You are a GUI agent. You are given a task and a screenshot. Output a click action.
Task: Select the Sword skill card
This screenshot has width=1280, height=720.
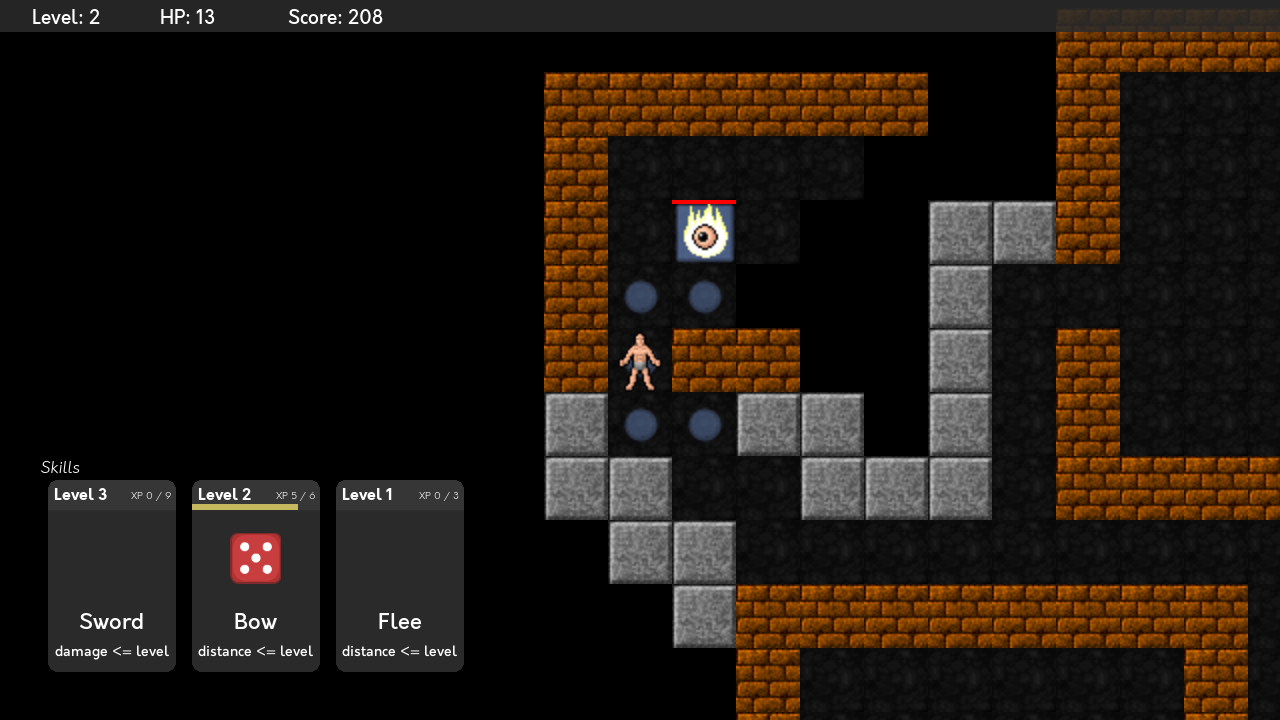[112, 576]
